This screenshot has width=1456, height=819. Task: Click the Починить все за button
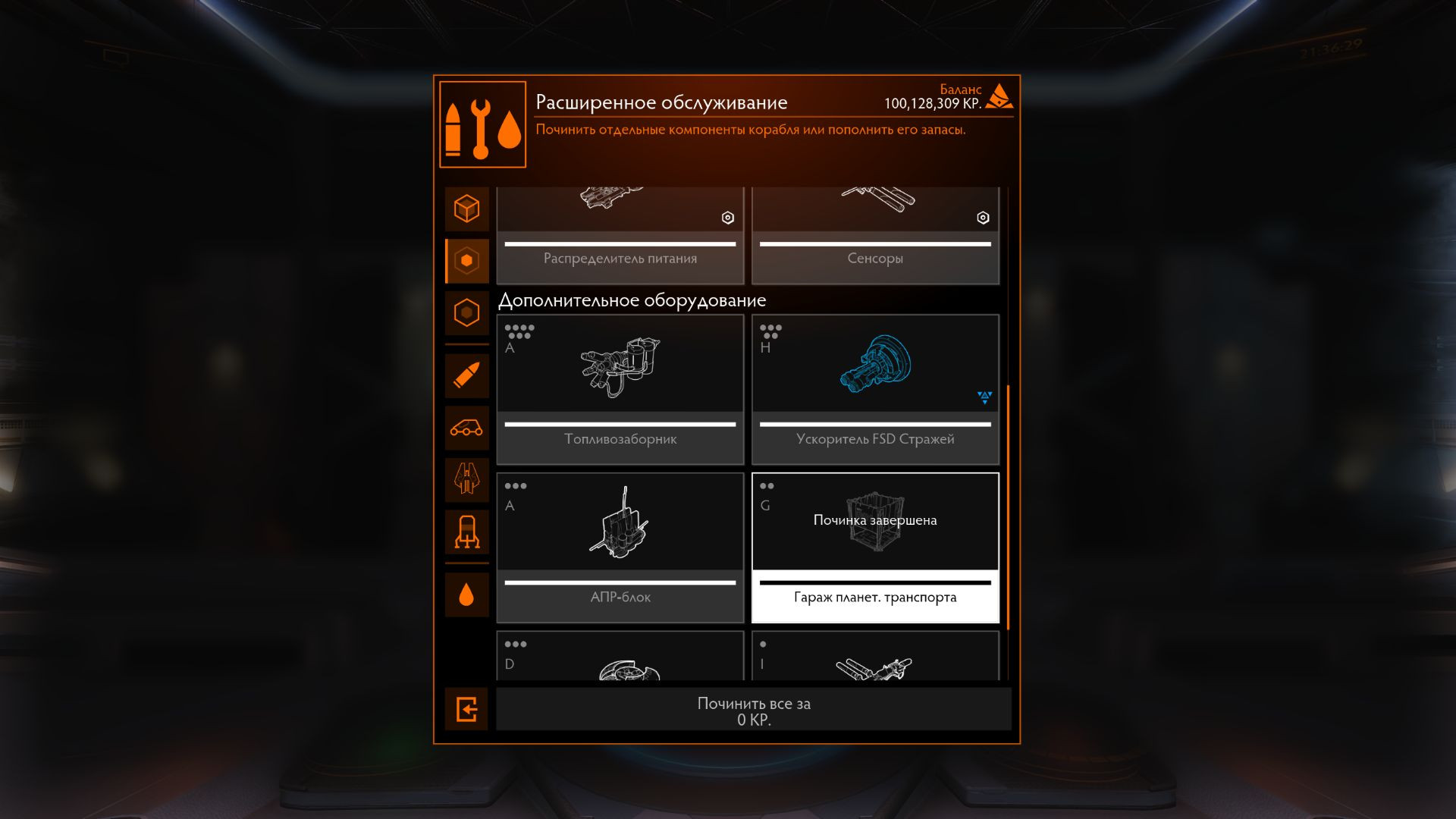coord(753,711)
